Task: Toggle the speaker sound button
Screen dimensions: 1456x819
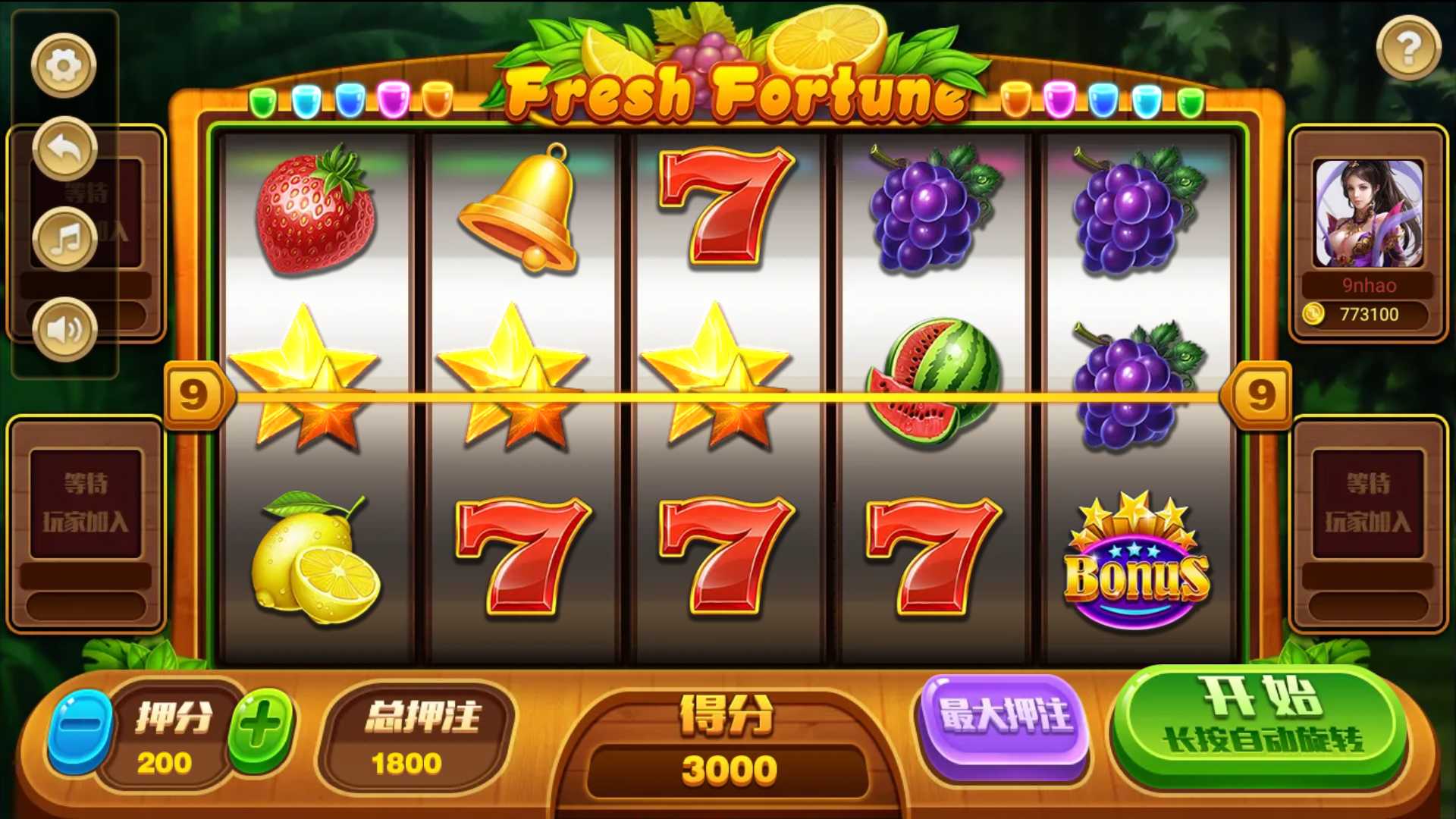Action: [64, 330]
